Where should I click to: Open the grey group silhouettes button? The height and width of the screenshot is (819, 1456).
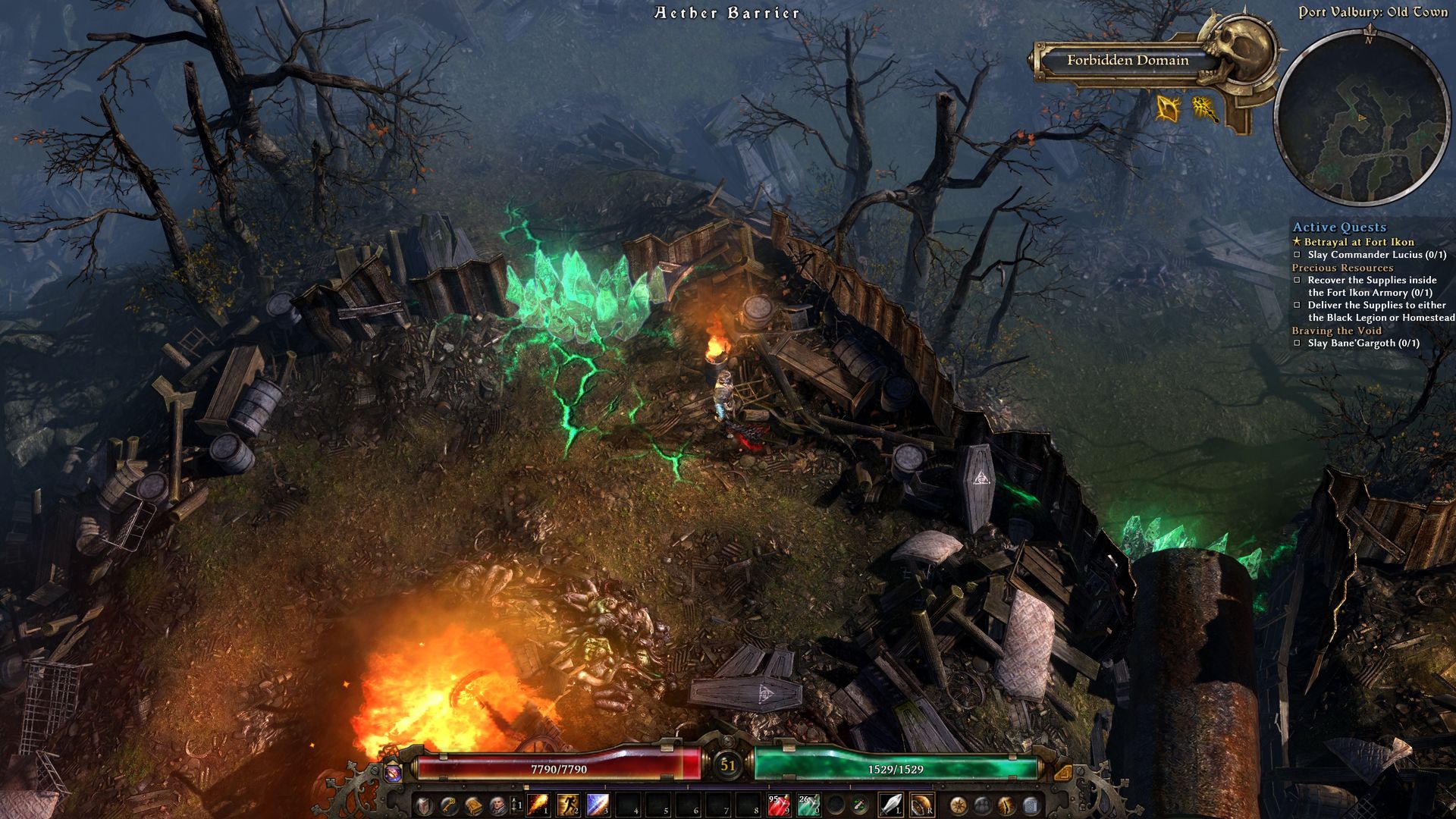pyautogui.click(x=982, y=805)
